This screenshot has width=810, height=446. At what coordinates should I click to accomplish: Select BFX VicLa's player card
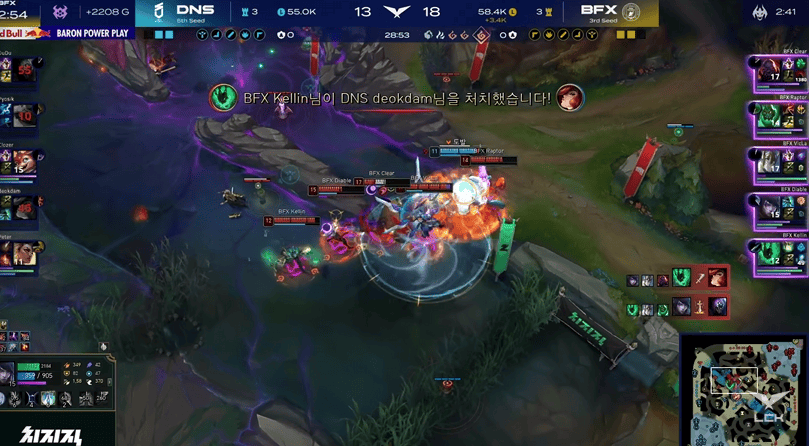tap(779, 160)
